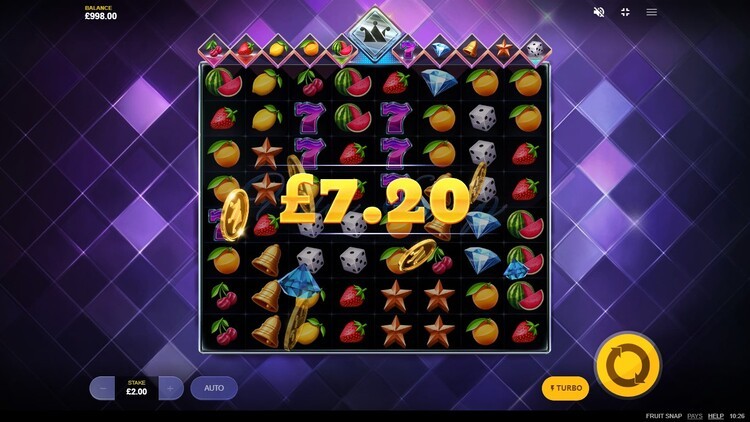Increase the stake with the plus button

171,388
